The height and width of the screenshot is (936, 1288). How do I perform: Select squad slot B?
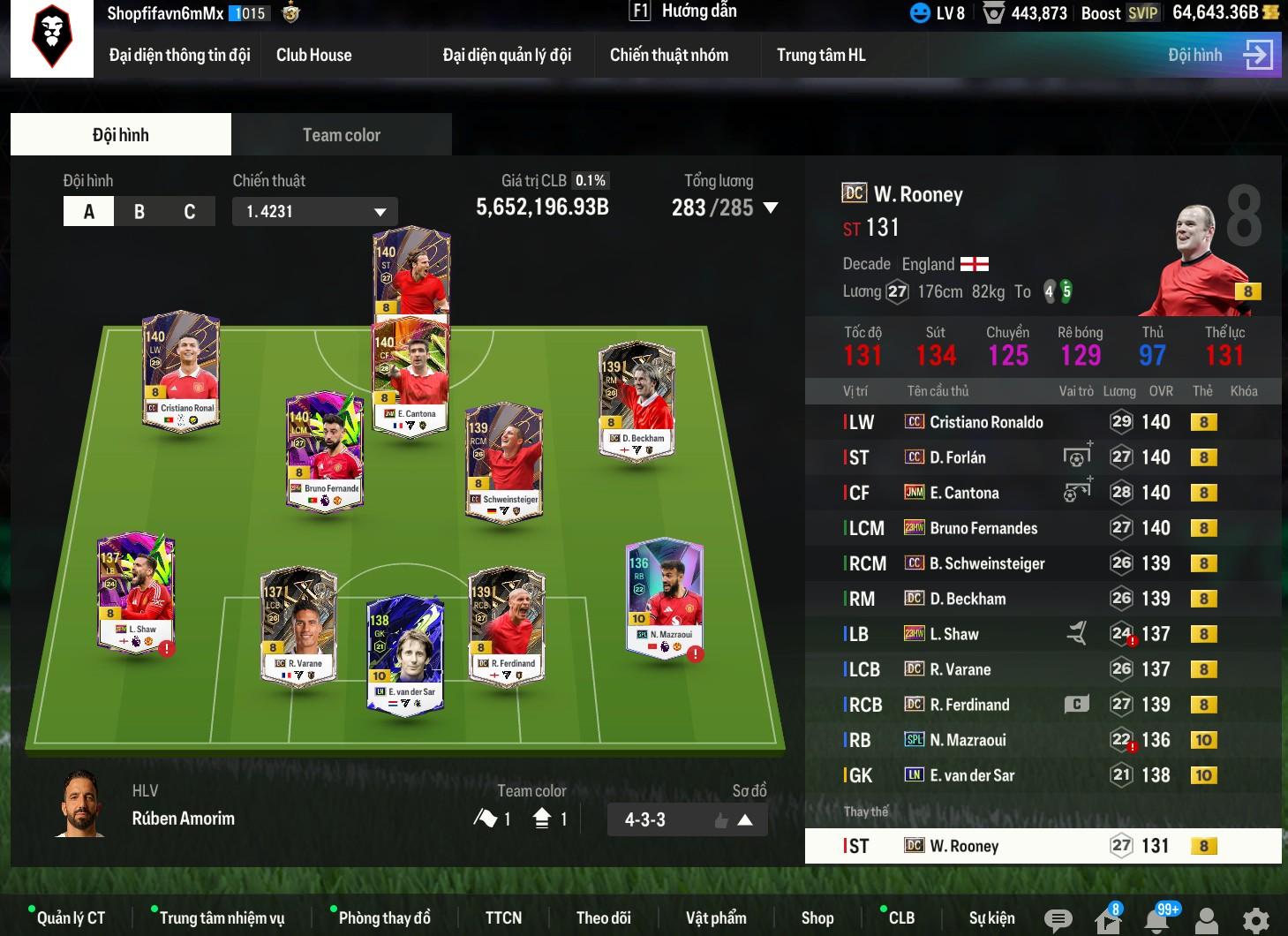tap(139, 212)
